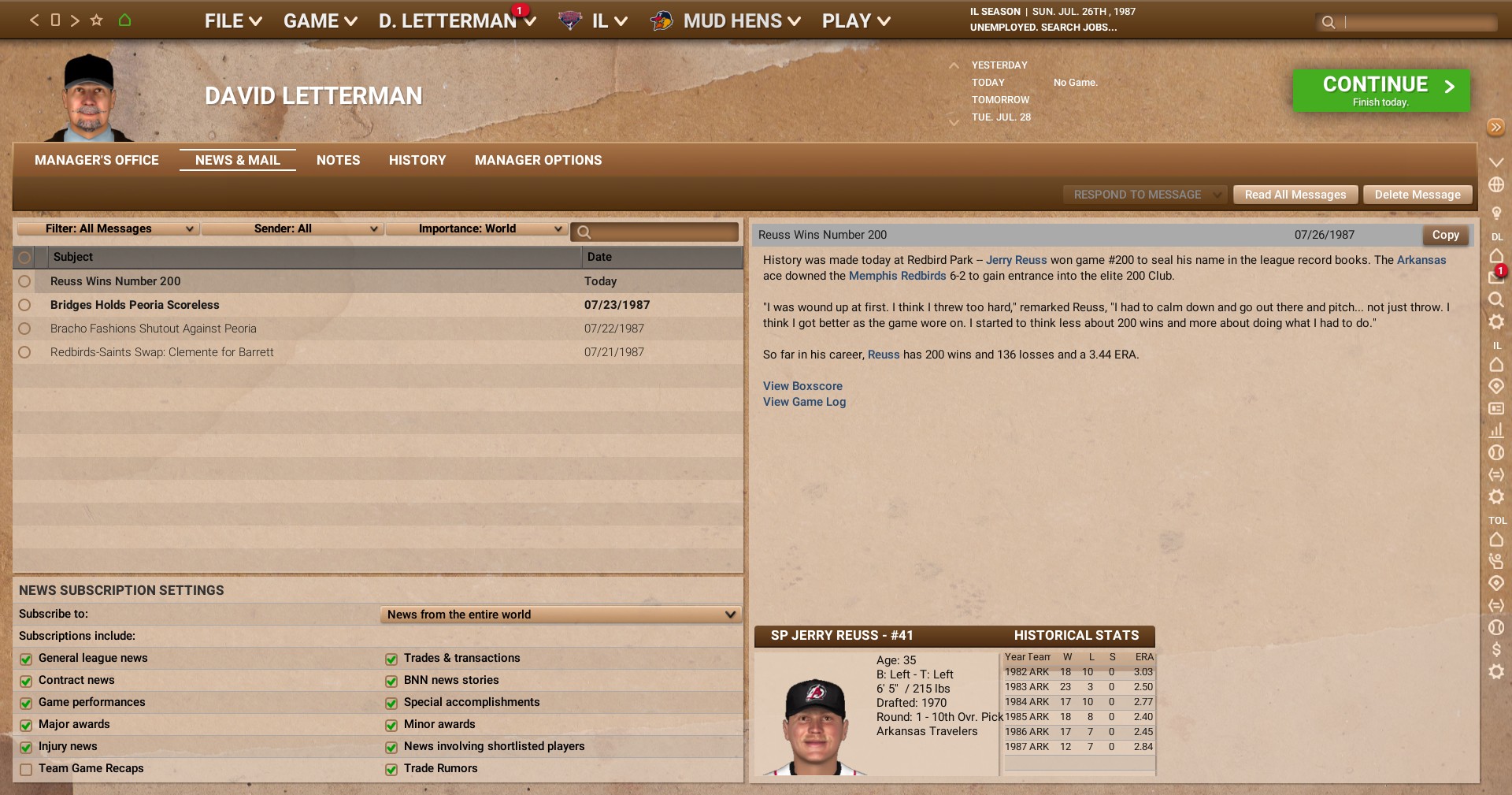Open the world globe icon in sidebar
The height and width of the screenshot is (795, 1512).
point(1497,184)
